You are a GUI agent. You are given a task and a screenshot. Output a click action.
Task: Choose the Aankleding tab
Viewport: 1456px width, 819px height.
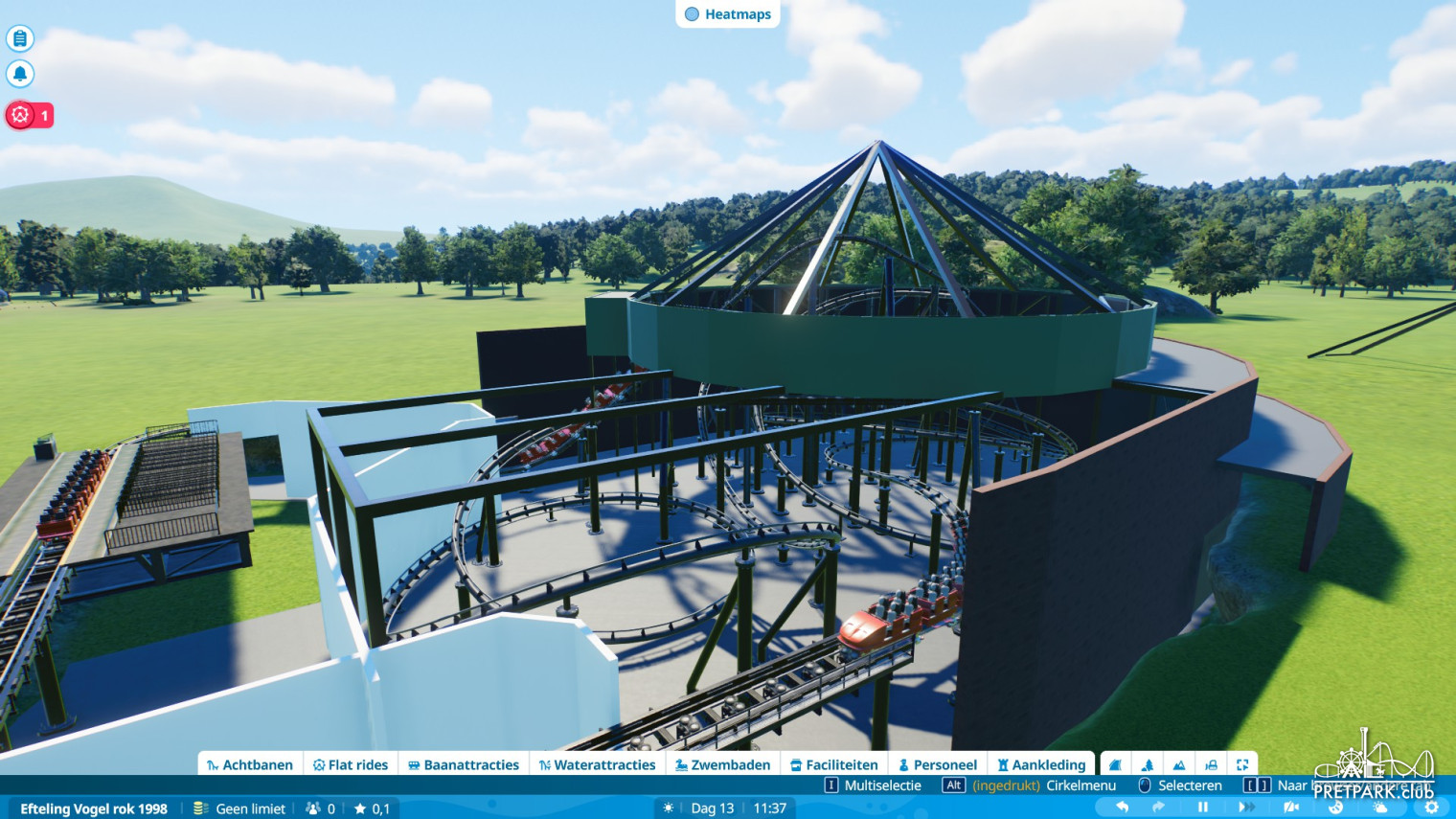tap(1041, 764)
